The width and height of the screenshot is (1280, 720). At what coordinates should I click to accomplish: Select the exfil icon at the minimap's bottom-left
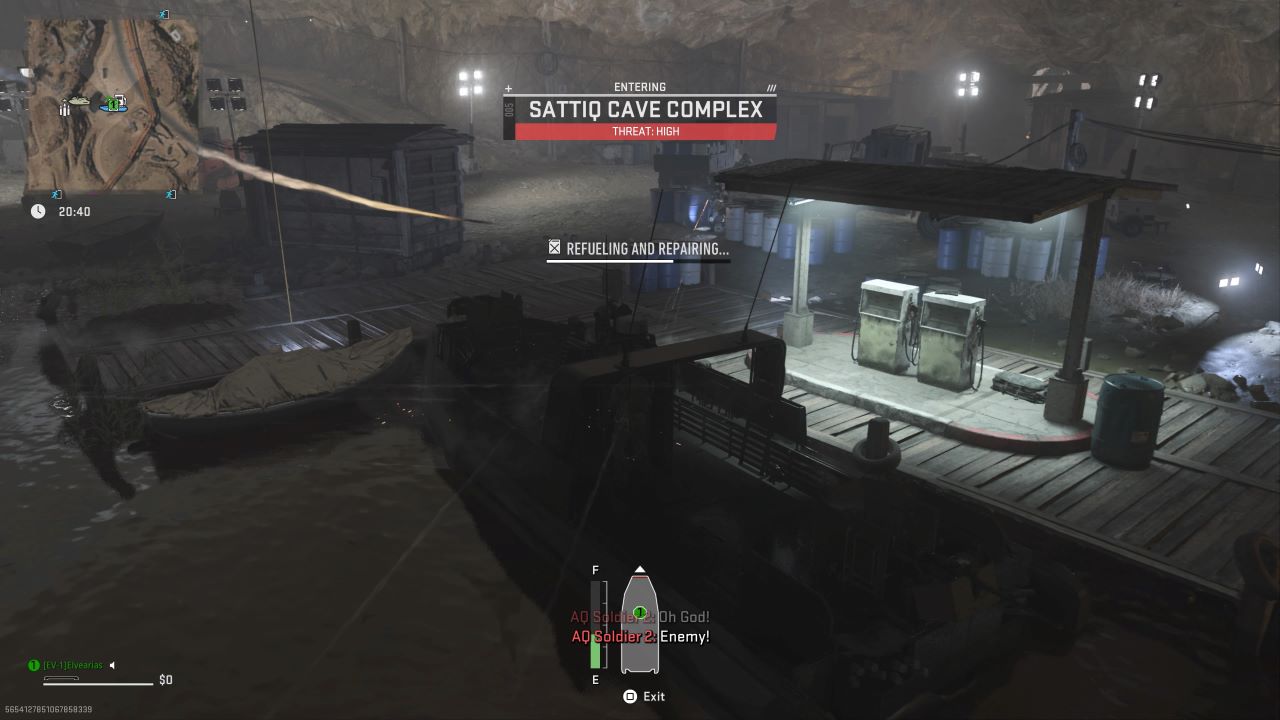(56, 193)
